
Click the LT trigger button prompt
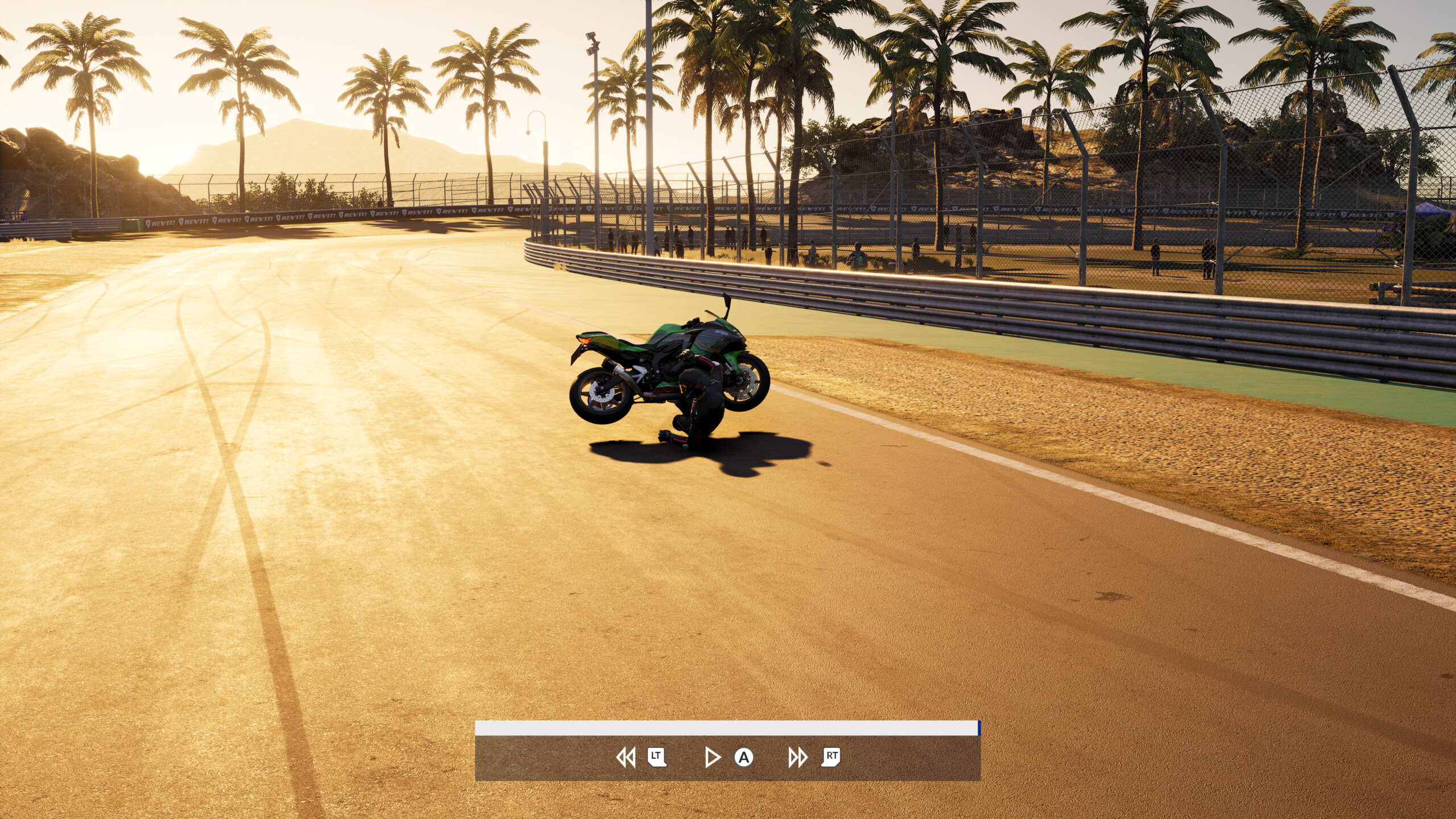[657, 757]
